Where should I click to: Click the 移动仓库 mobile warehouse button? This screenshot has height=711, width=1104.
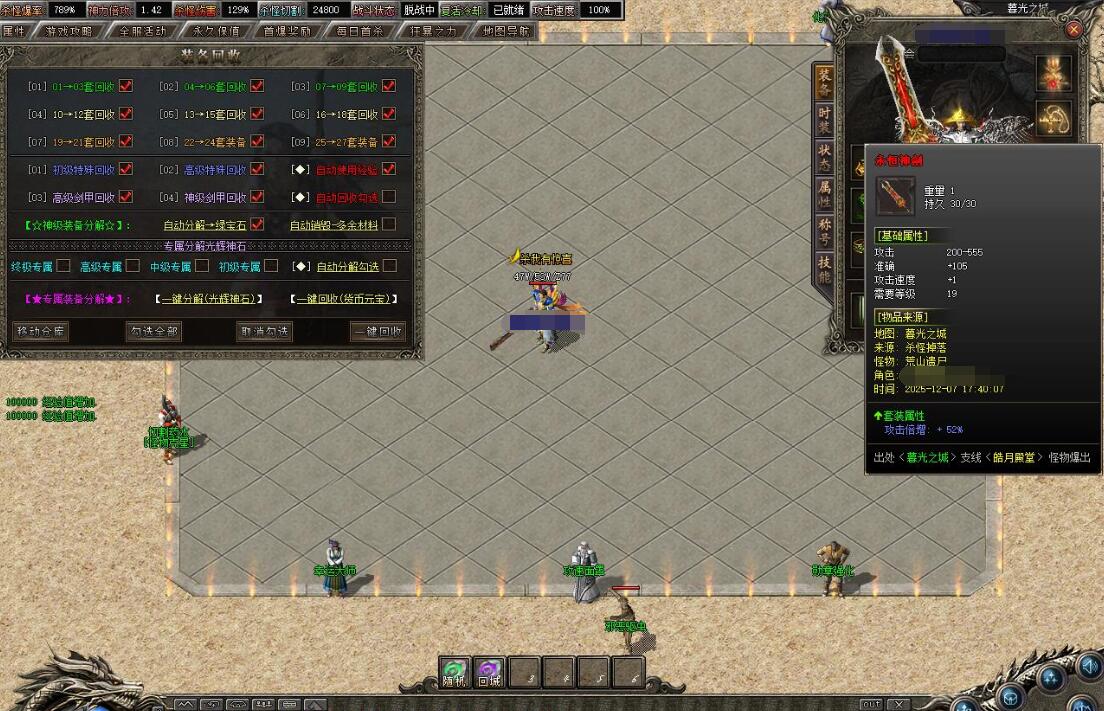click(41, 331)
